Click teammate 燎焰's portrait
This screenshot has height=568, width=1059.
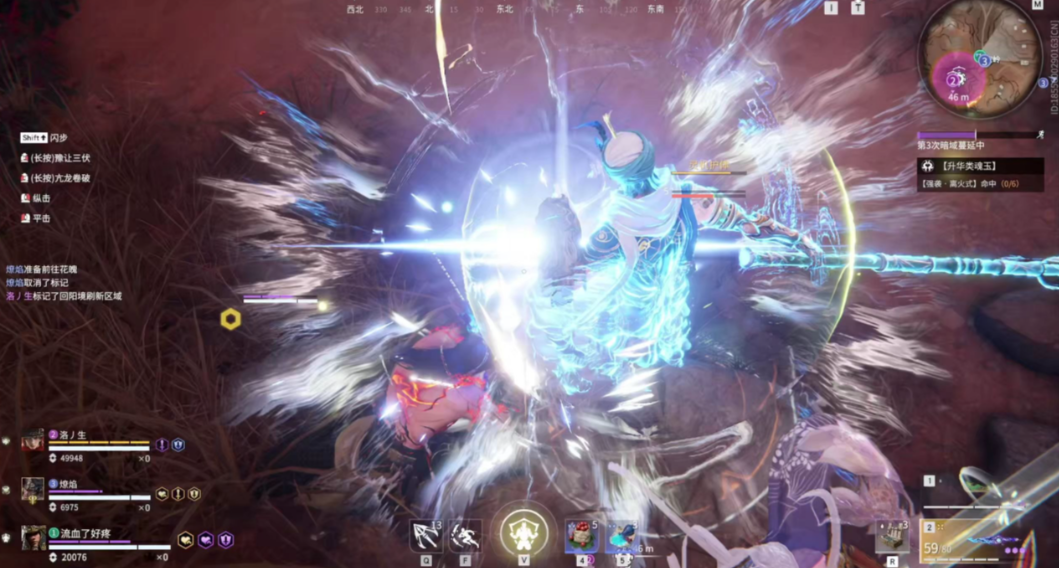tap(33, 490)
